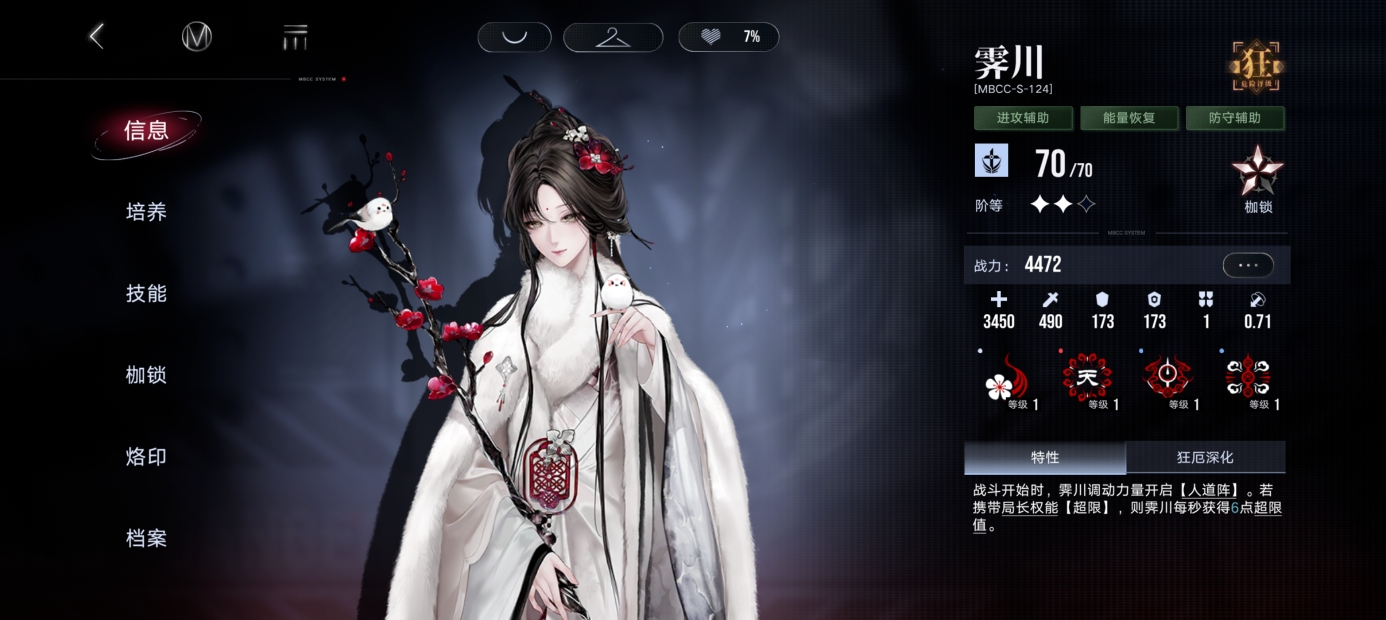Open the 培养 menu entry
1386x620 pixels.
click(146, 212)
